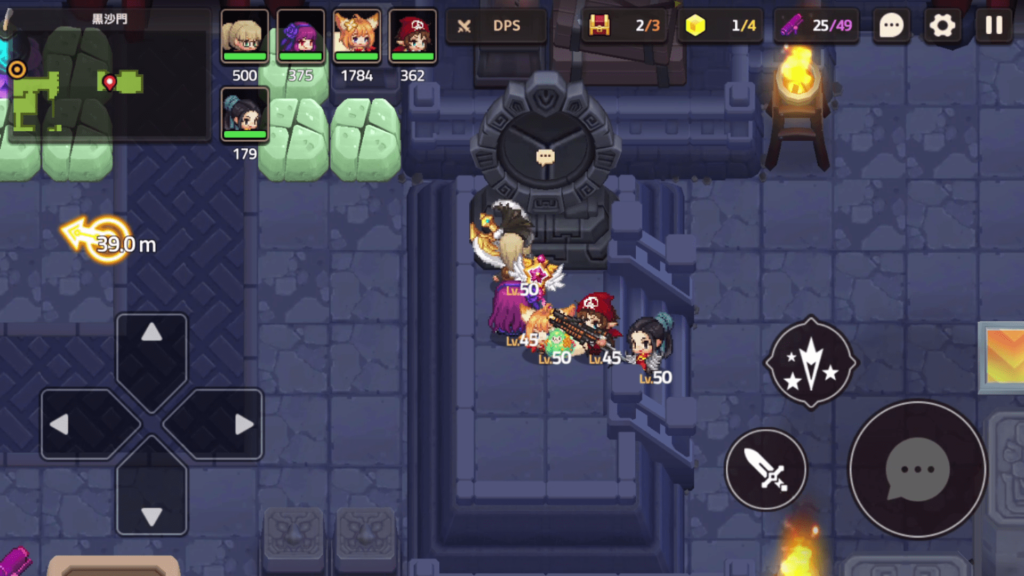
Task: Select the blonde hero portrait with 500 HP
Action: tap(244, 37)
